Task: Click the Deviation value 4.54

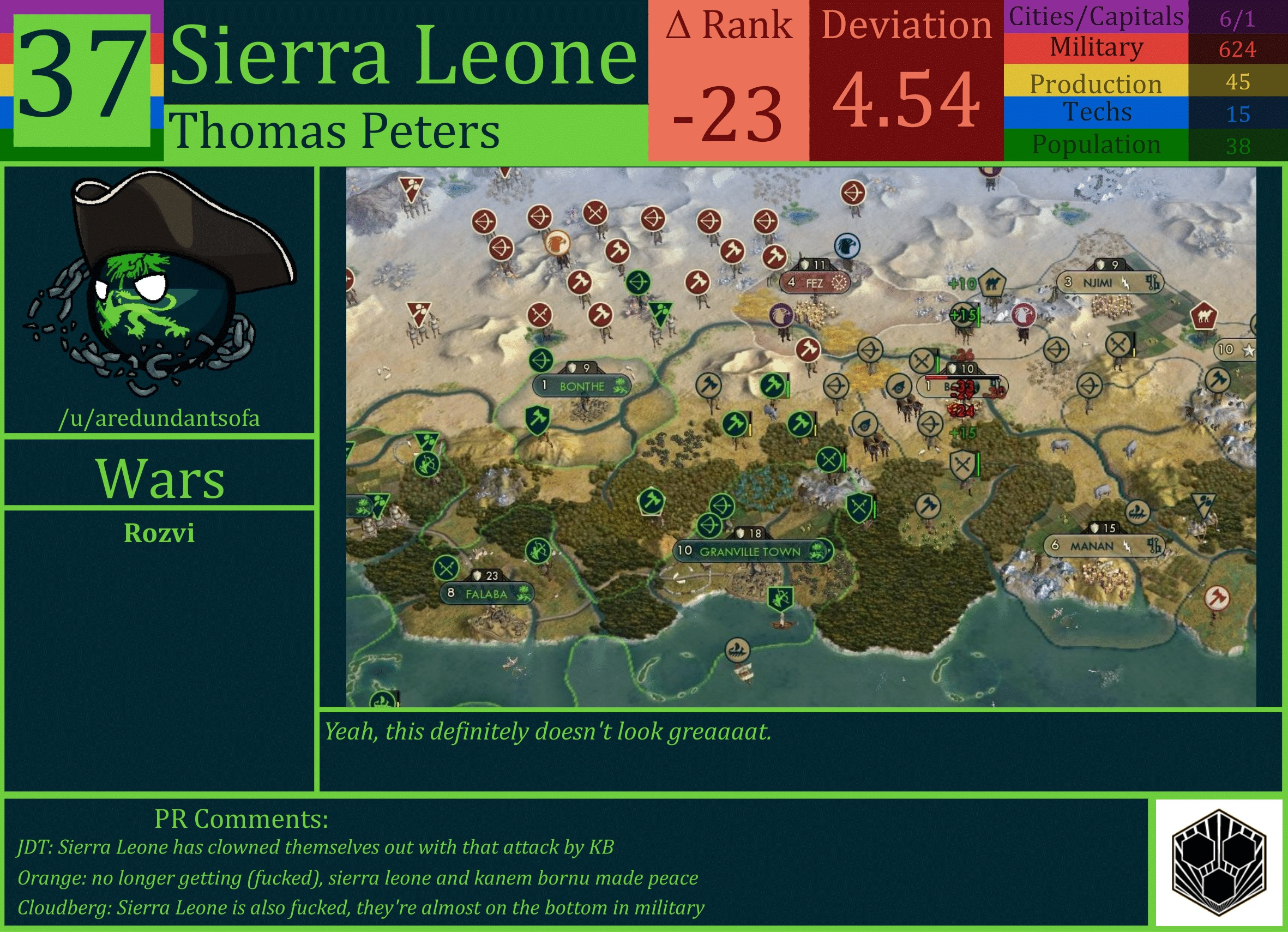Action: point(905,102)
